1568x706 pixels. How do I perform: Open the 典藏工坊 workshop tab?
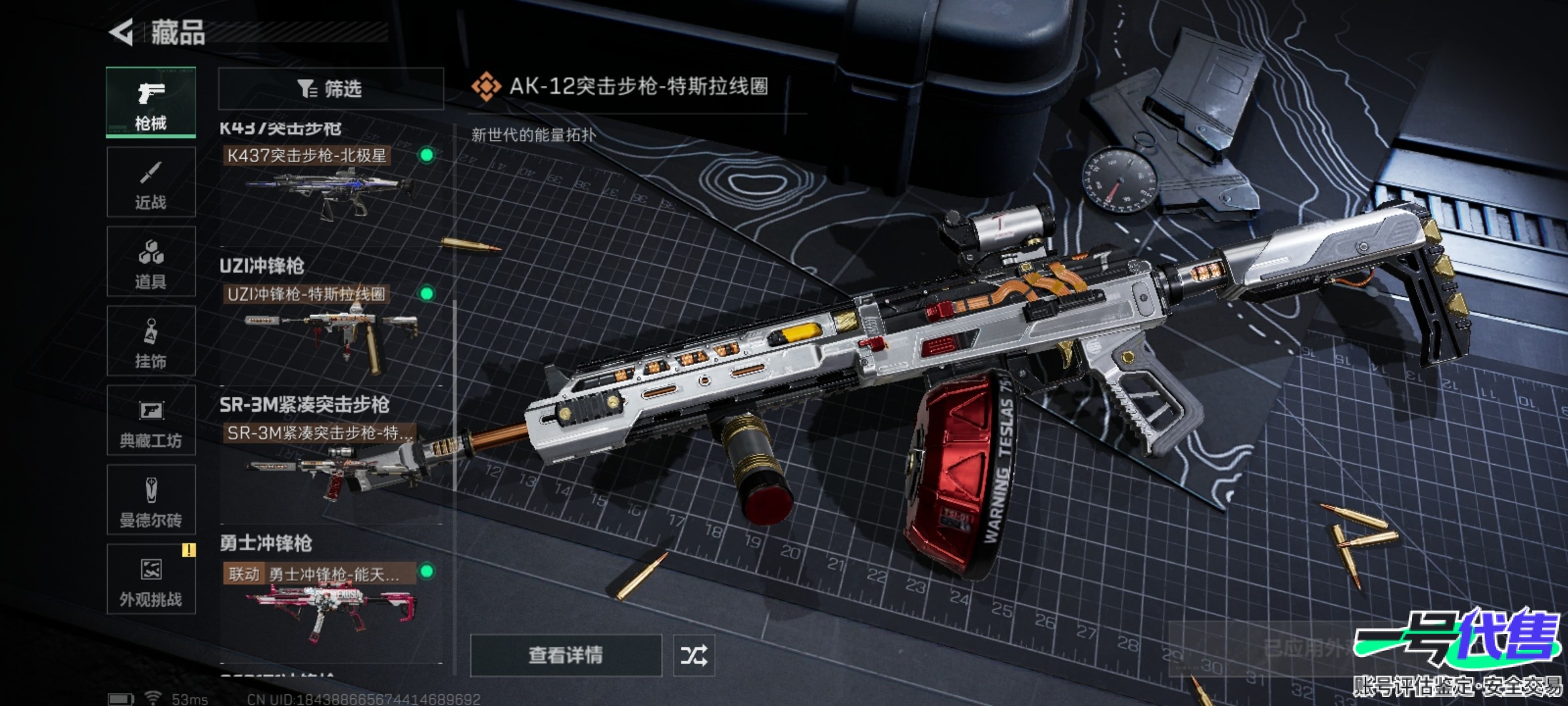(151, 421)
